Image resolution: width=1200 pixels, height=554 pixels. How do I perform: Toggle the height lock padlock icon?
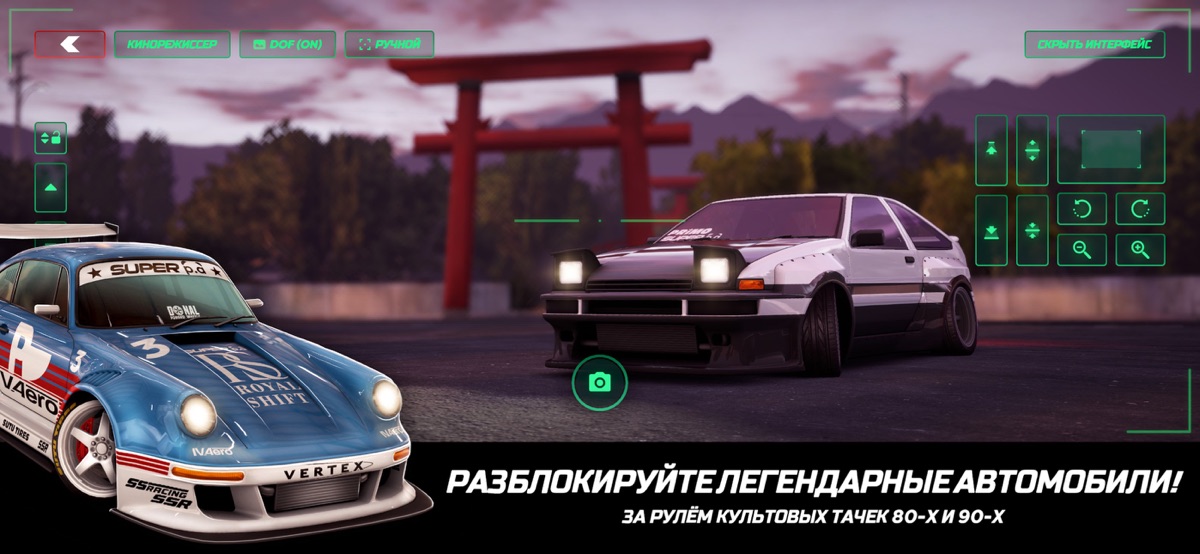51,137
